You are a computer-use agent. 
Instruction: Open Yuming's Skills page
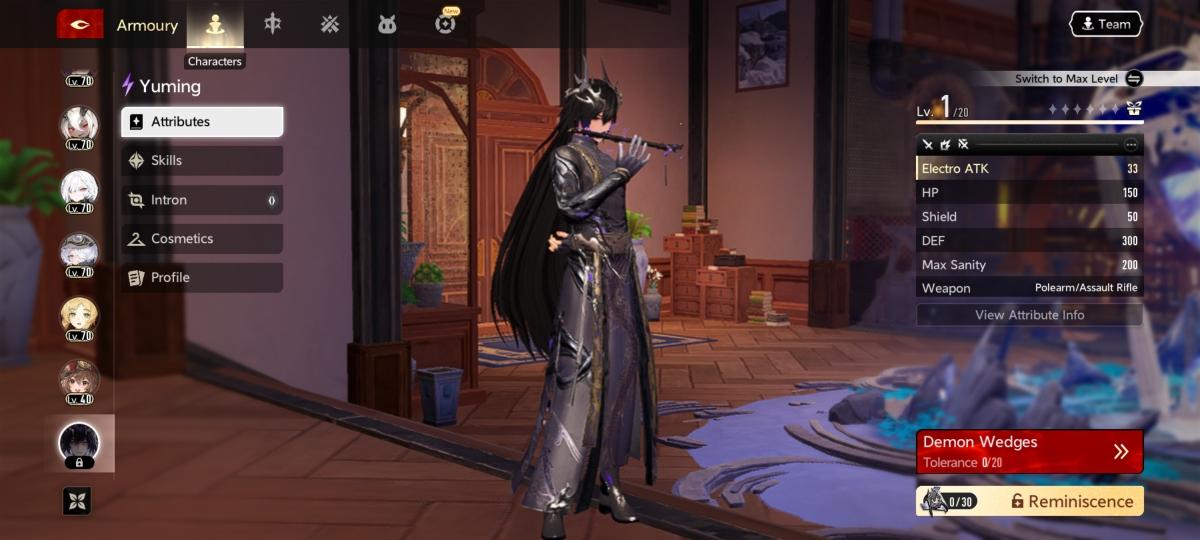(202, 161)
